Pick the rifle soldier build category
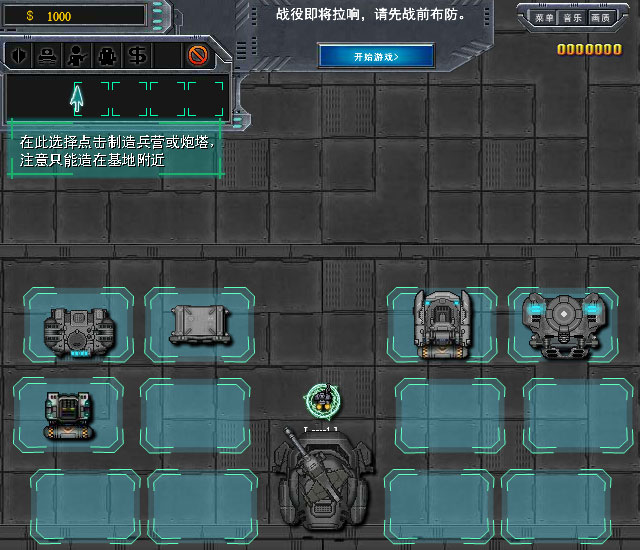The width and height of the screenshot is (640, 550). tap(76, 55)
